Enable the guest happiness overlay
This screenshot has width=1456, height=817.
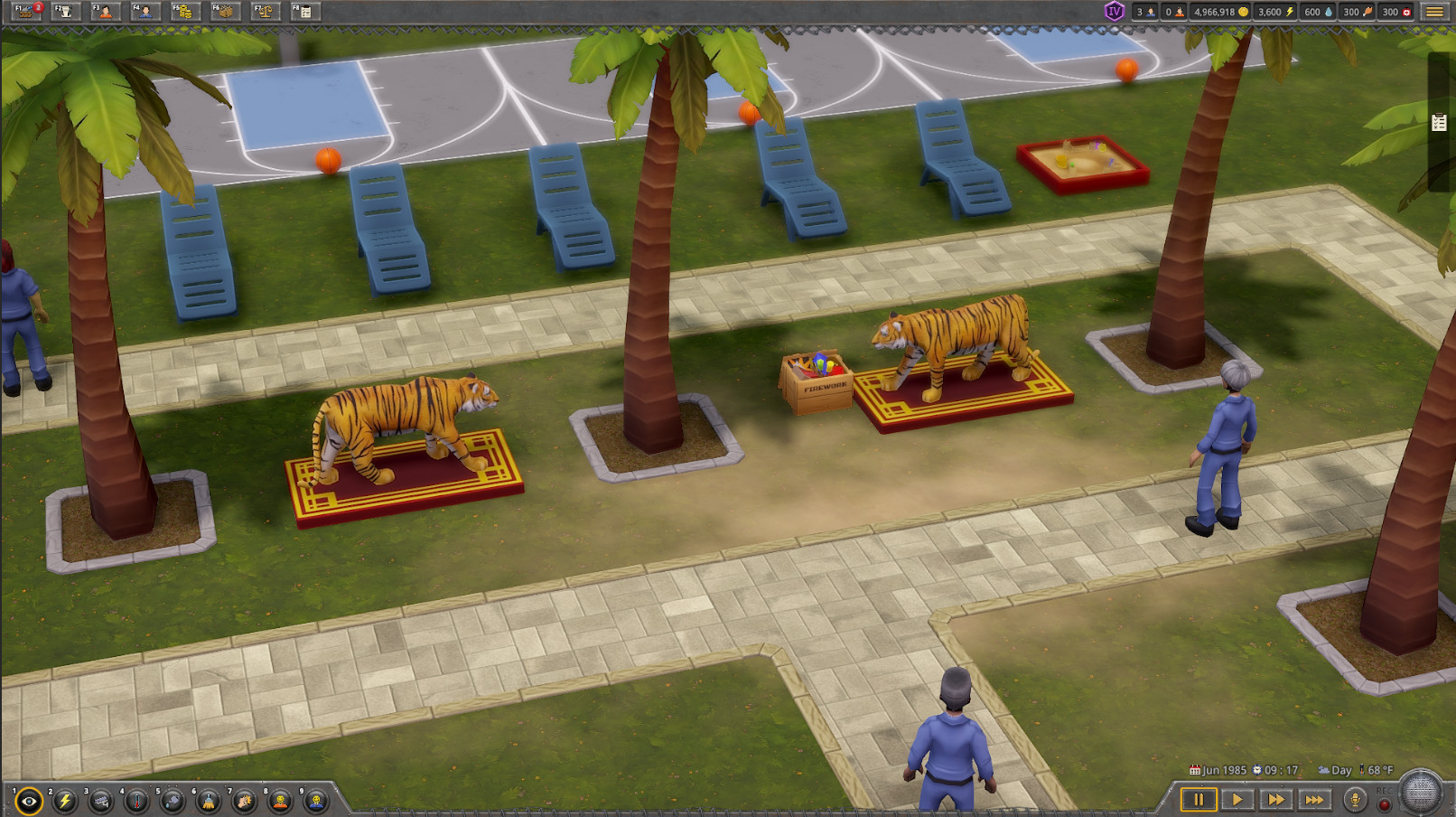click(280, 800)
